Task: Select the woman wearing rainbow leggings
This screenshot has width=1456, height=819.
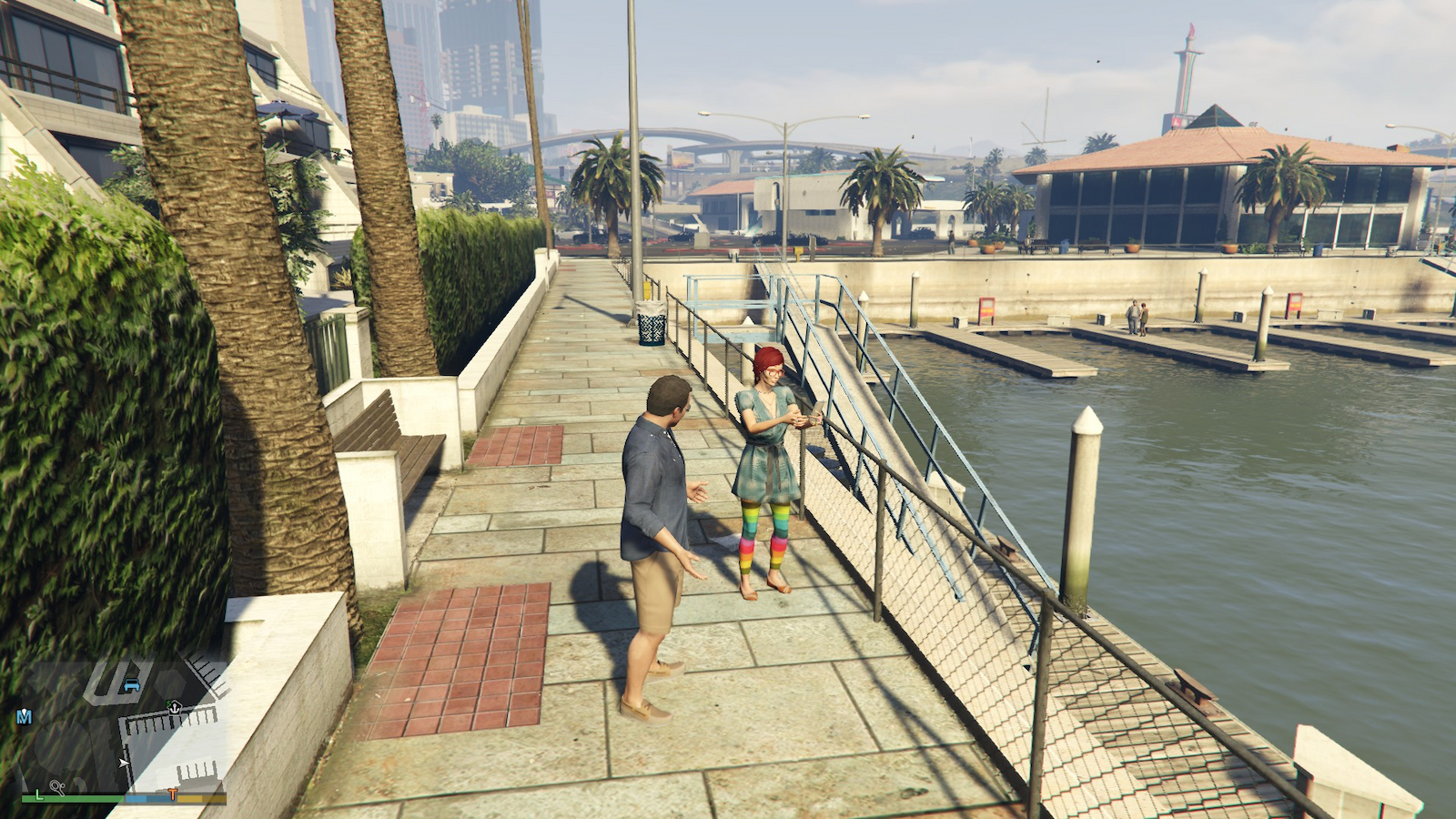Action: (x=764, y=464)
